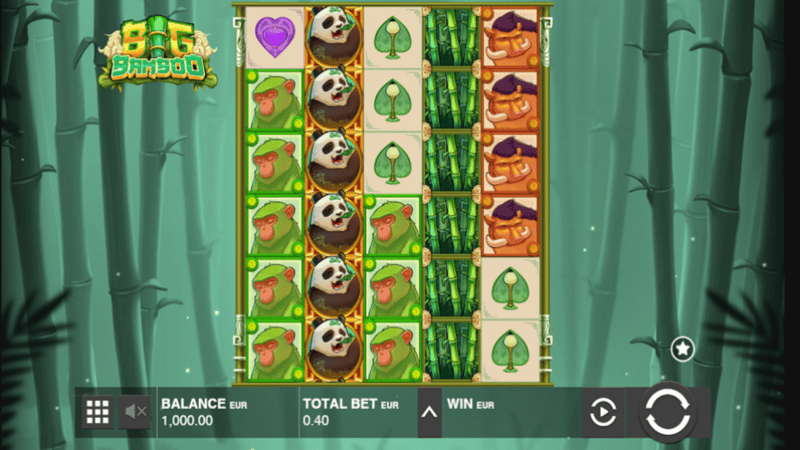Open the grid menu icon
This screenshot has width=800, height=450.
97,411
